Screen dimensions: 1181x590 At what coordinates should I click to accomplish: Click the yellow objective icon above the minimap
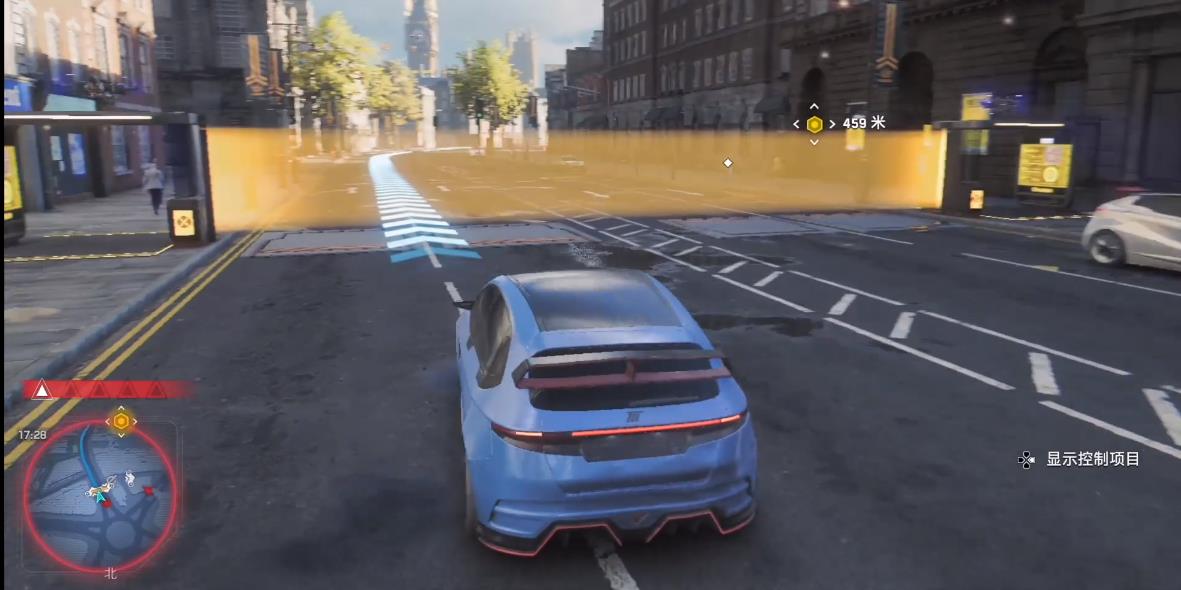(x=121, y=421)
